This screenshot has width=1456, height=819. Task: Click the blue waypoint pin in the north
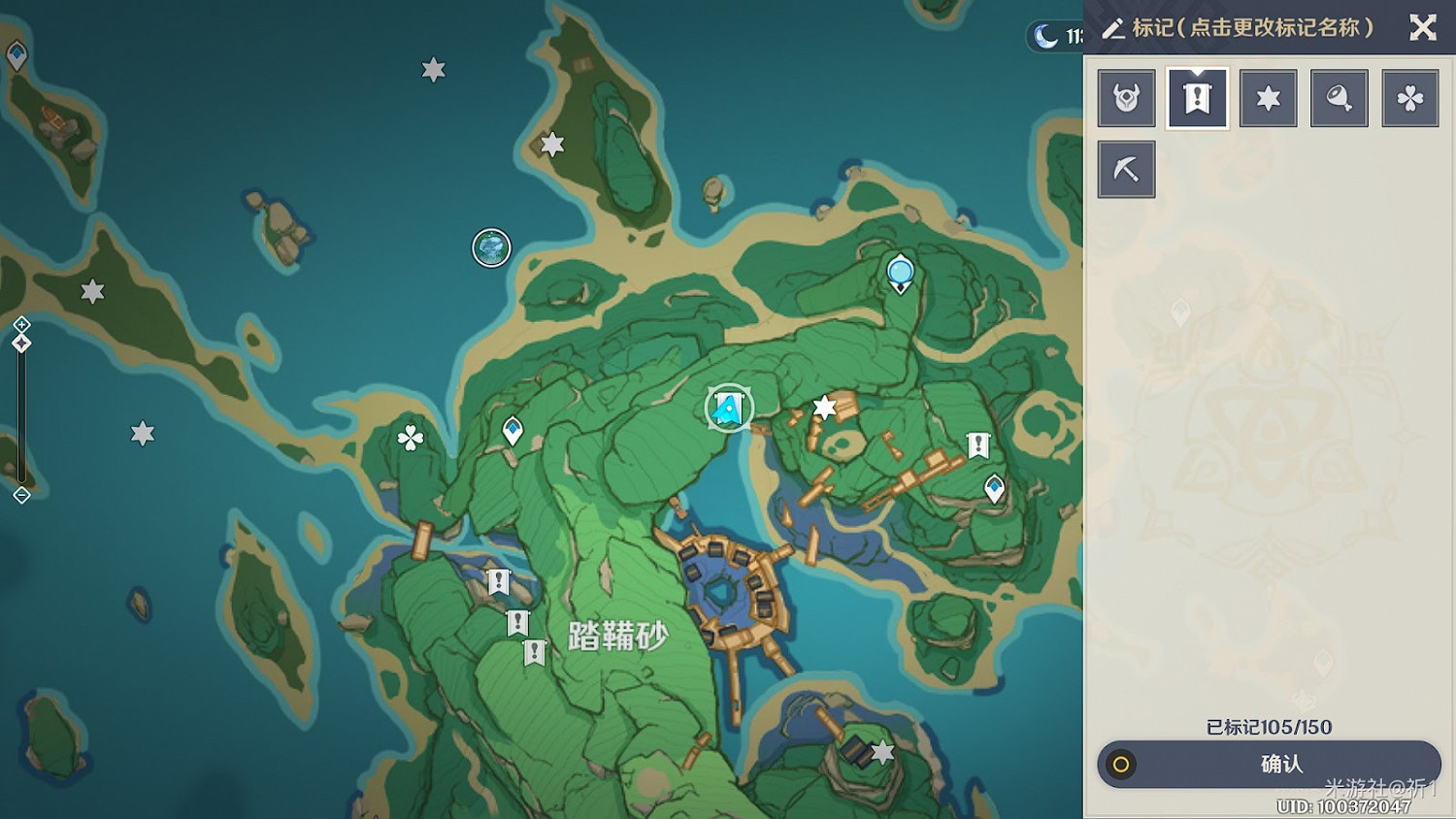click(900, 273)
